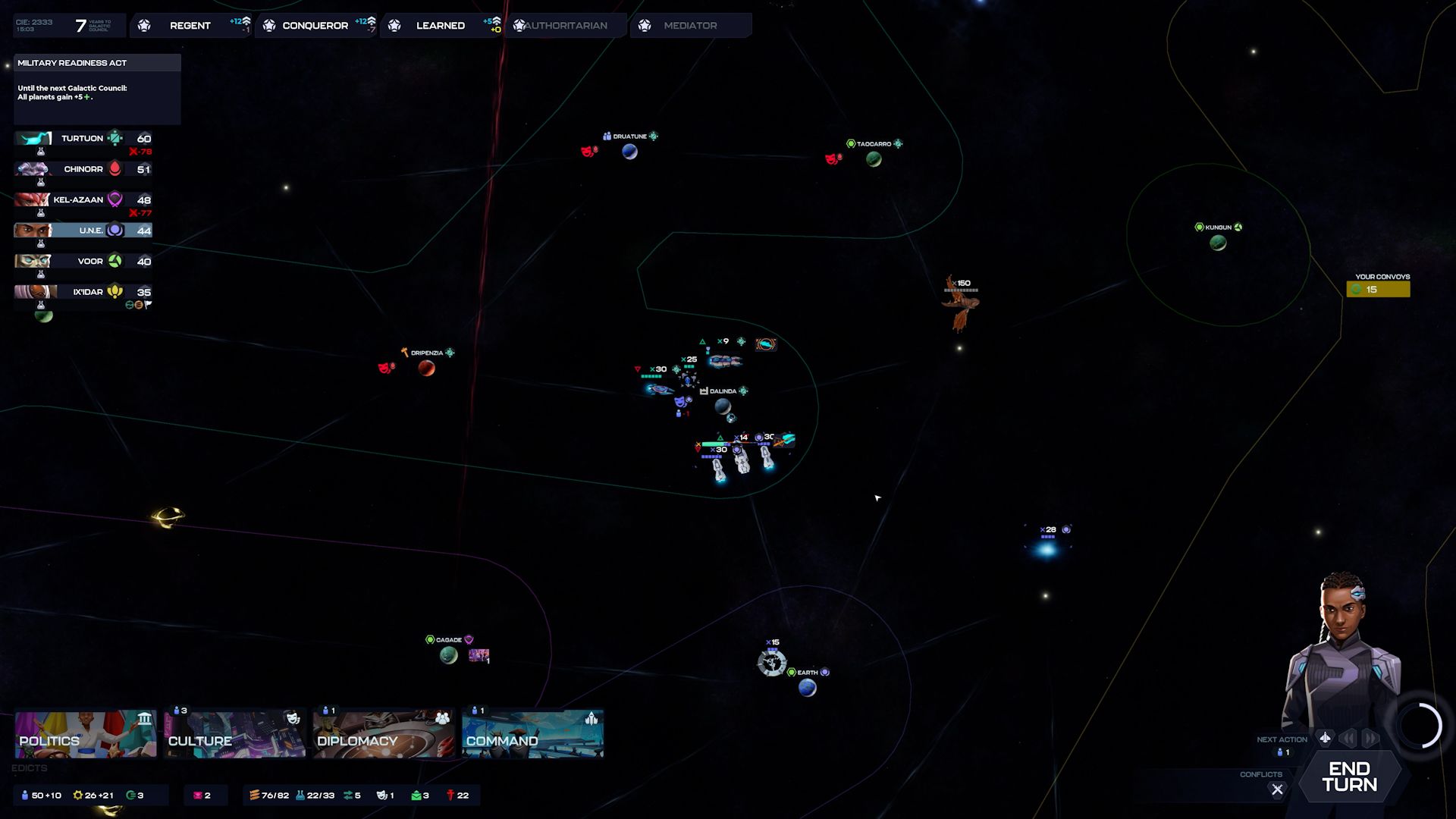Click the Conflicts crossed-swords button

coord(1277,789)
